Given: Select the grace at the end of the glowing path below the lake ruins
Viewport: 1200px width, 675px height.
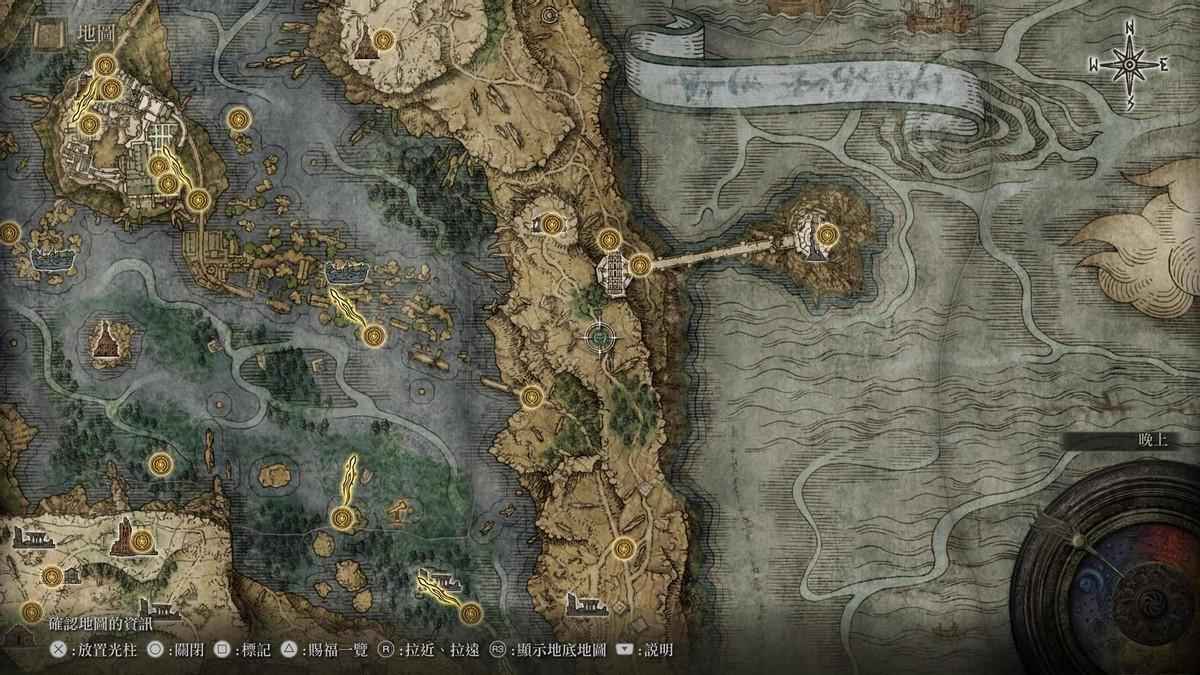Looking at the screenshot, I should 374,335.
